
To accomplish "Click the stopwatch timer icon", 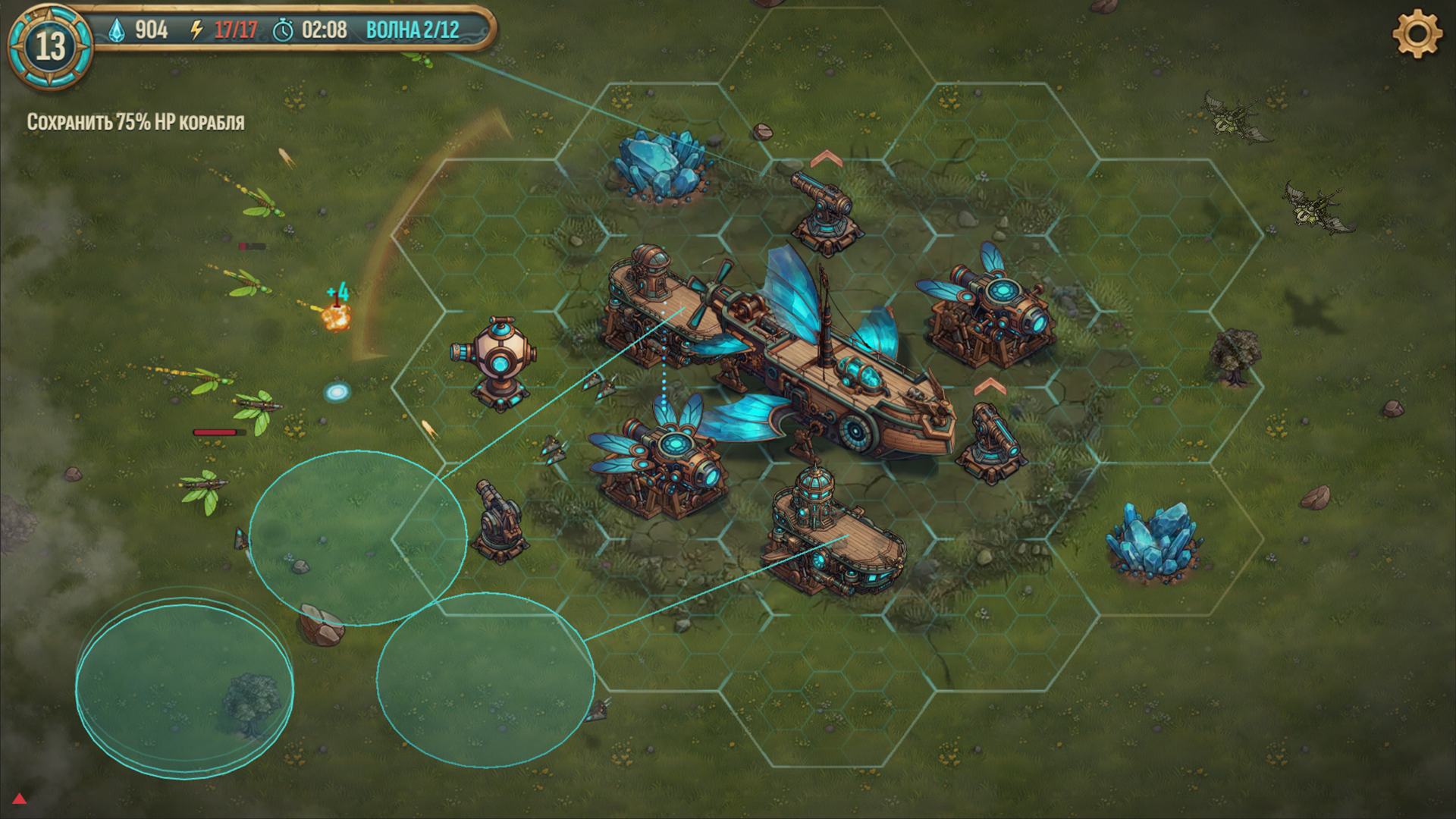I will 284,31.
